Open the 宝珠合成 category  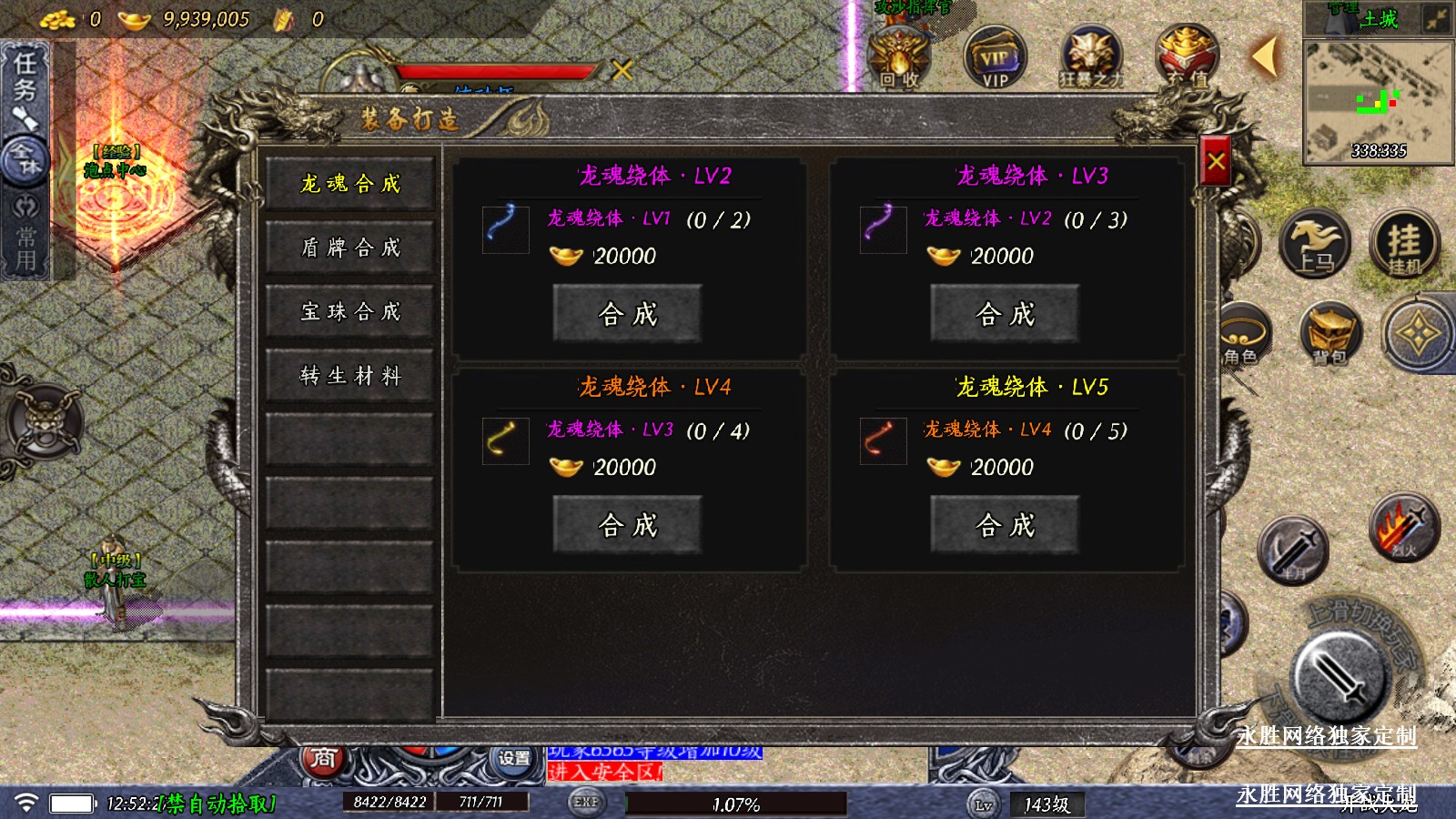(x=349, y=312)
